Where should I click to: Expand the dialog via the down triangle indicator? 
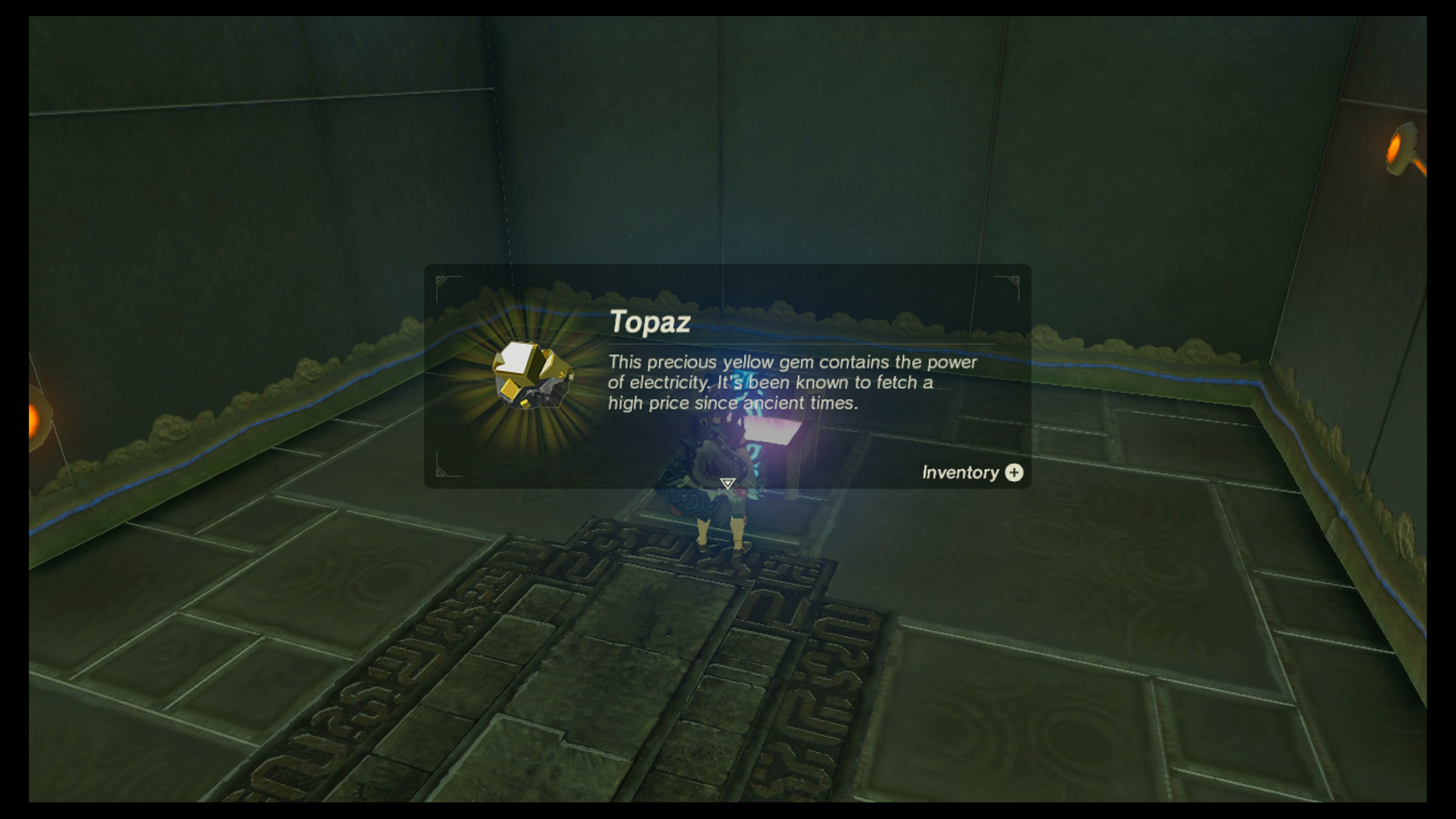[x=726, y=482]
